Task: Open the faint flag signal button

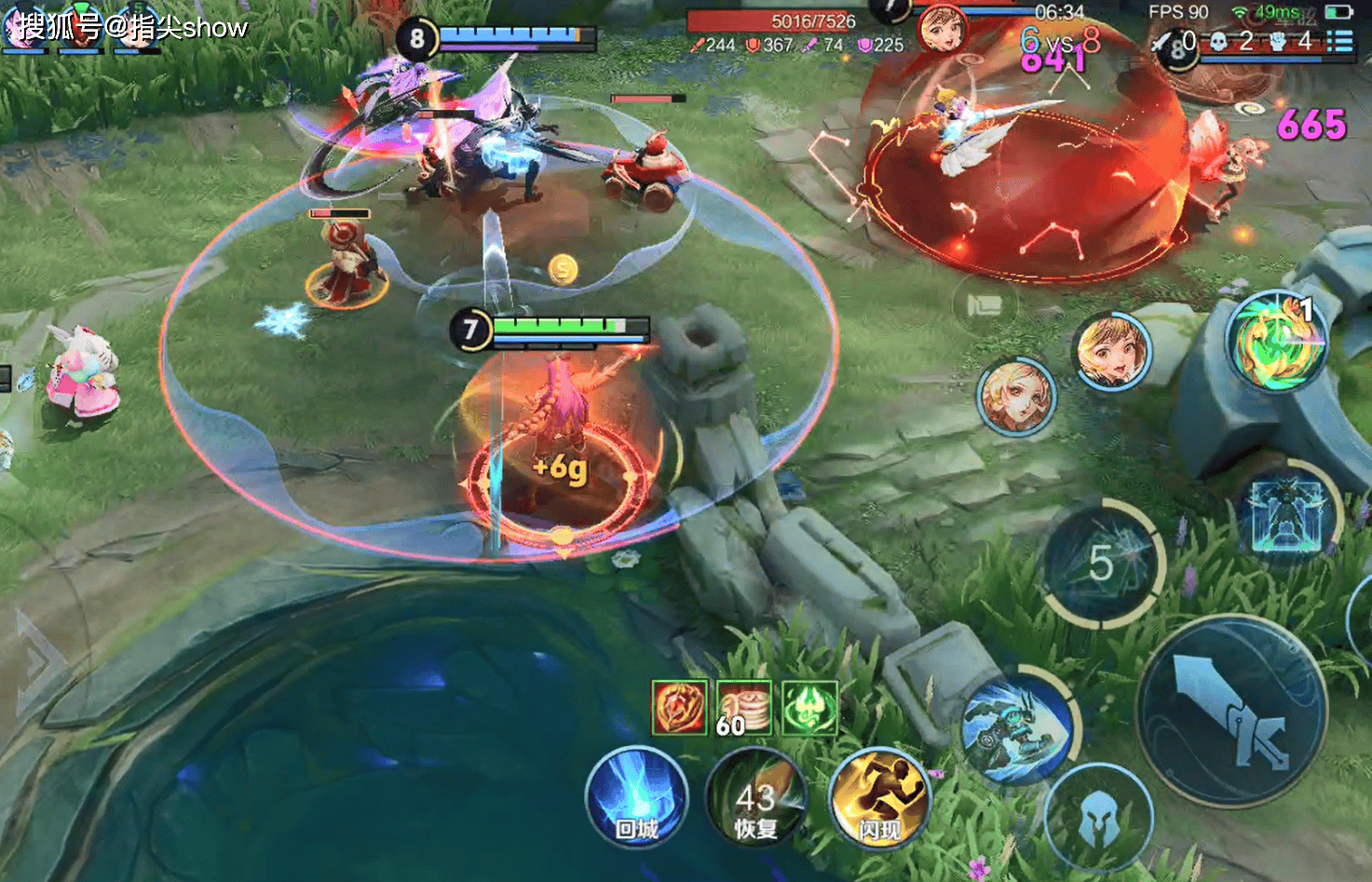Action: [x=984, y=305]
